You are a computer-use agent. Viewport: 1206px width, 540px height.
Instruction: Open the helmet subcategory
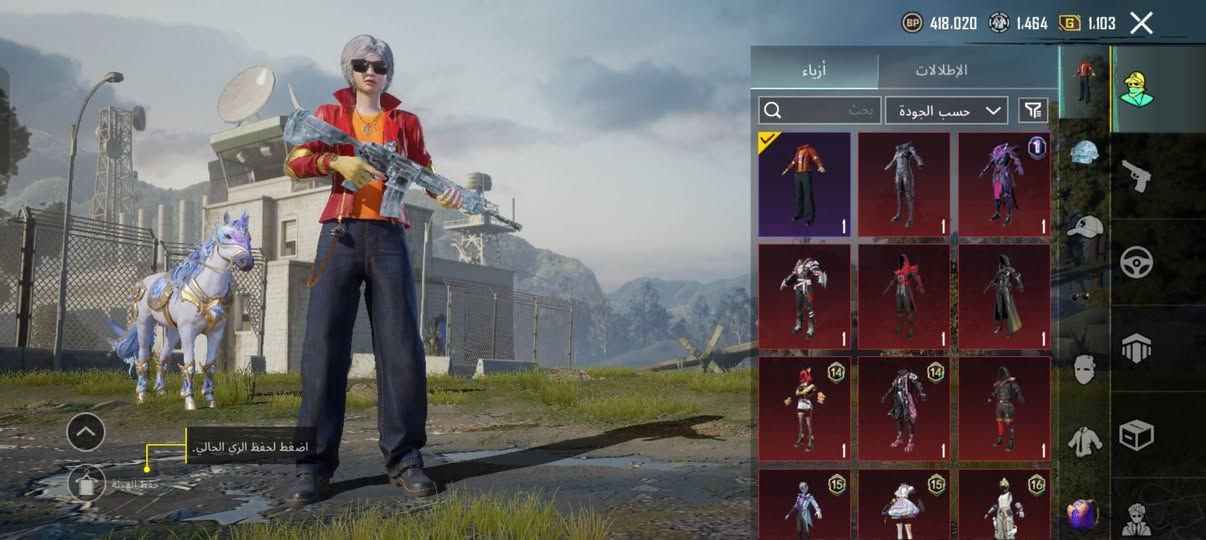(x=1085, y=152)
